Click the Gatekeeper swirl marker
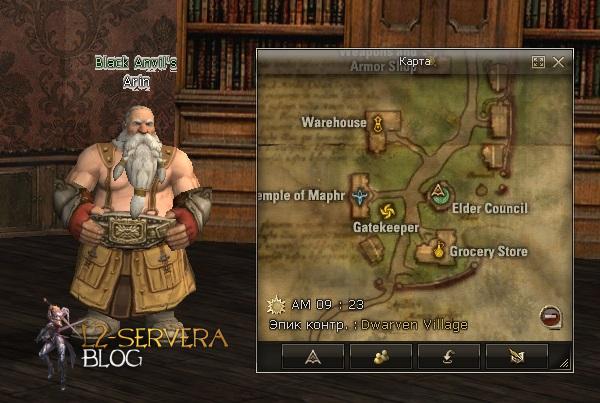 pos(387,210)
